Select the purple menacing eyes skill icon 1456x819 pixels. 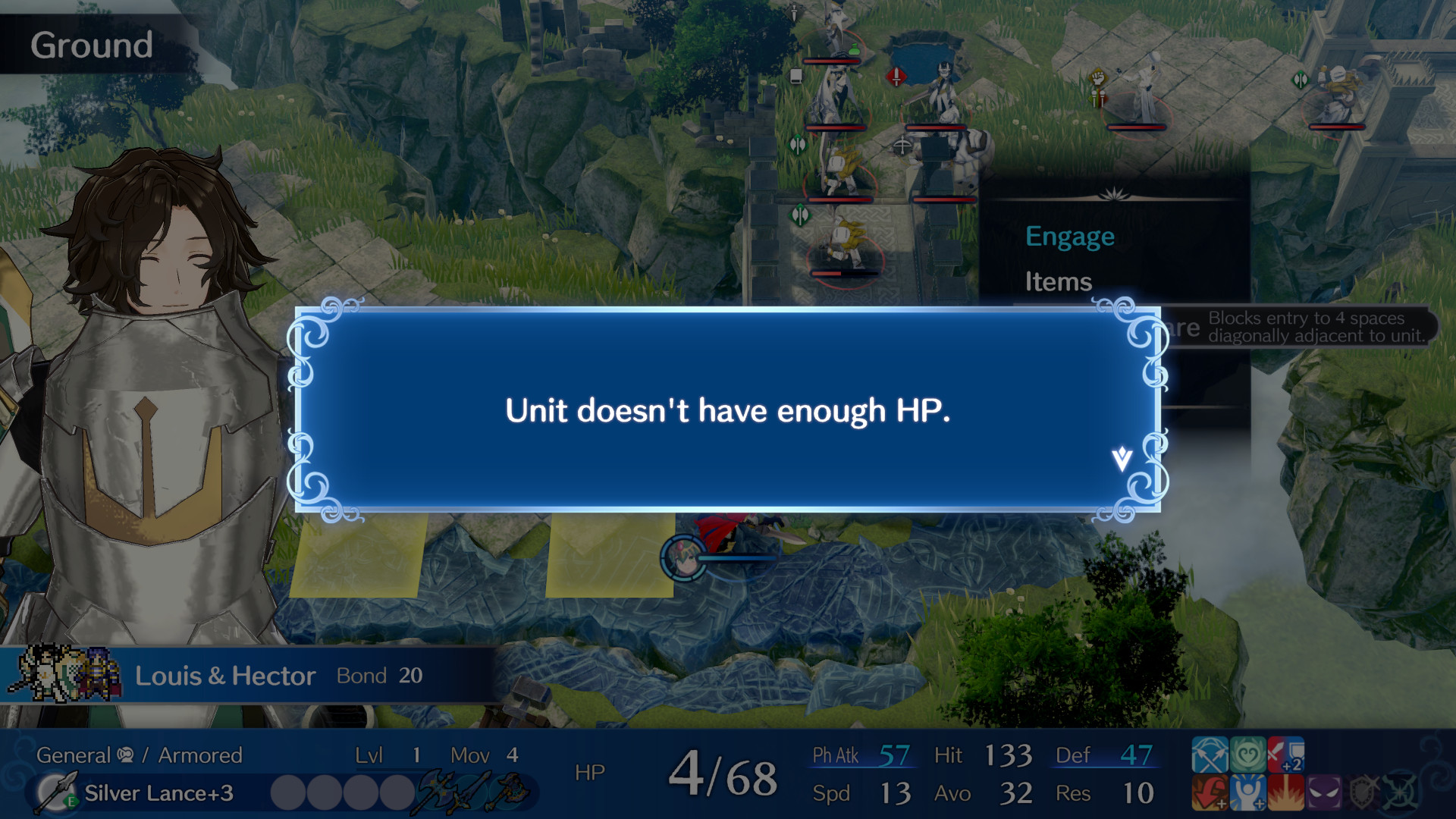tap(1323, 793)
